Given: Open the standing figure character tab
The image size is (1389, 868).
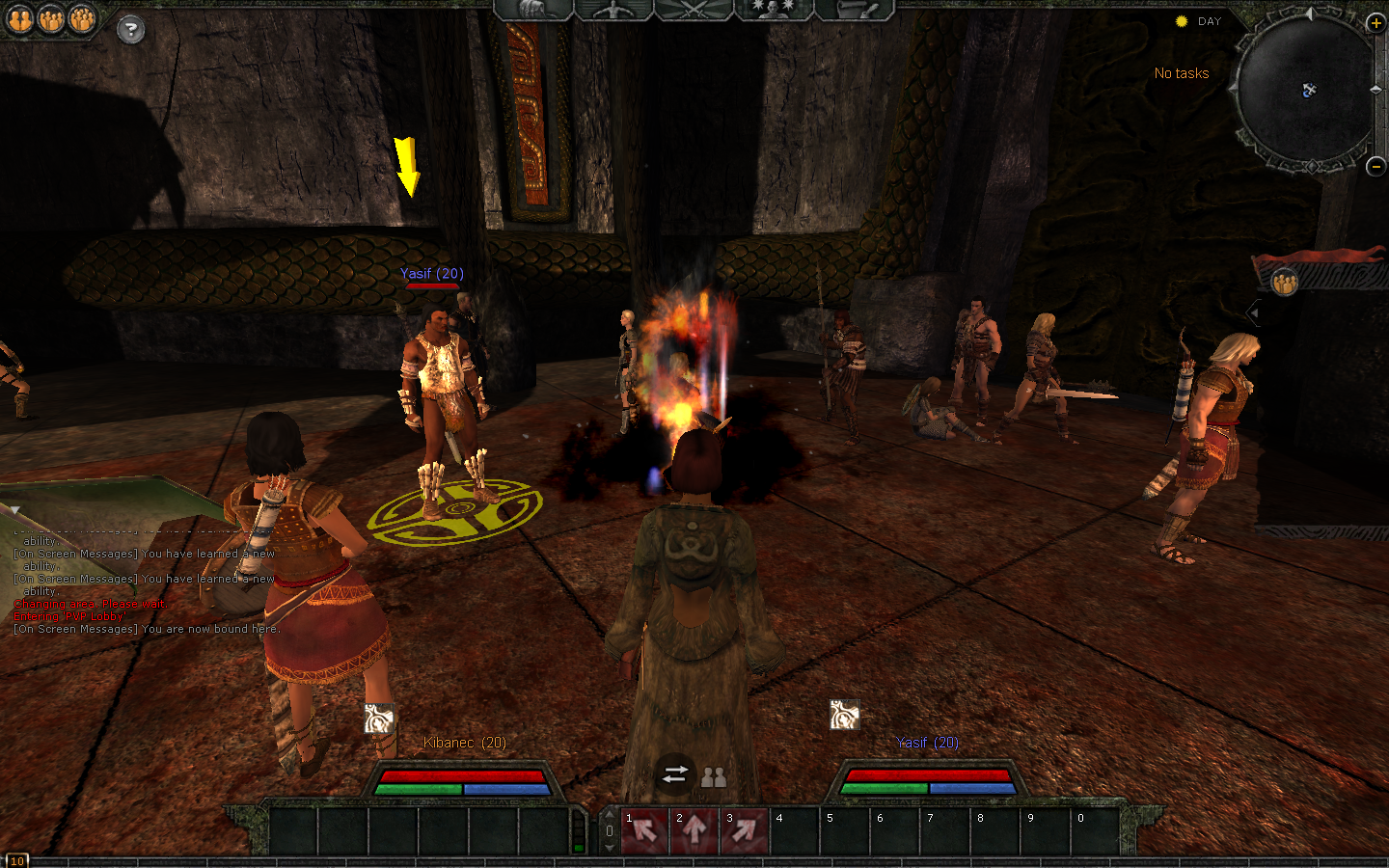Looking at the screenshot, I should click(613, 10).
